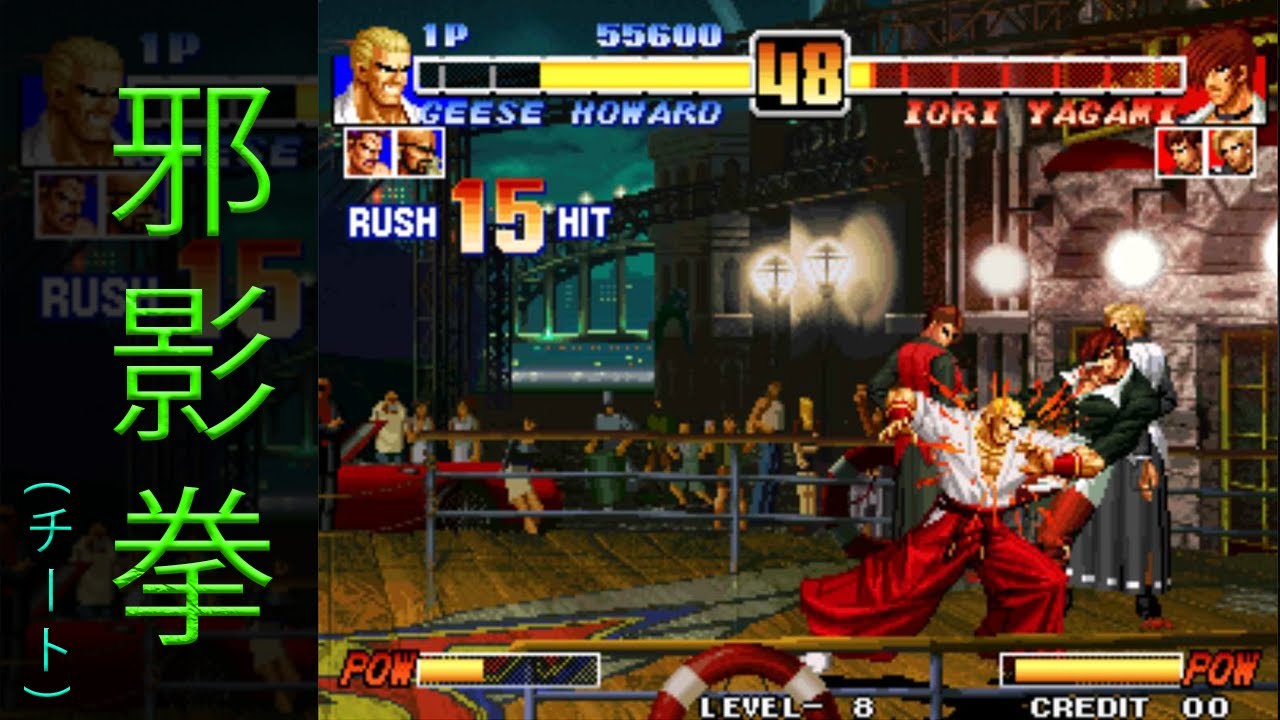The image size is (1280, 720).
Task: Select the dark-haired teammate portrait under Iori
Action: coord(1181,153)
